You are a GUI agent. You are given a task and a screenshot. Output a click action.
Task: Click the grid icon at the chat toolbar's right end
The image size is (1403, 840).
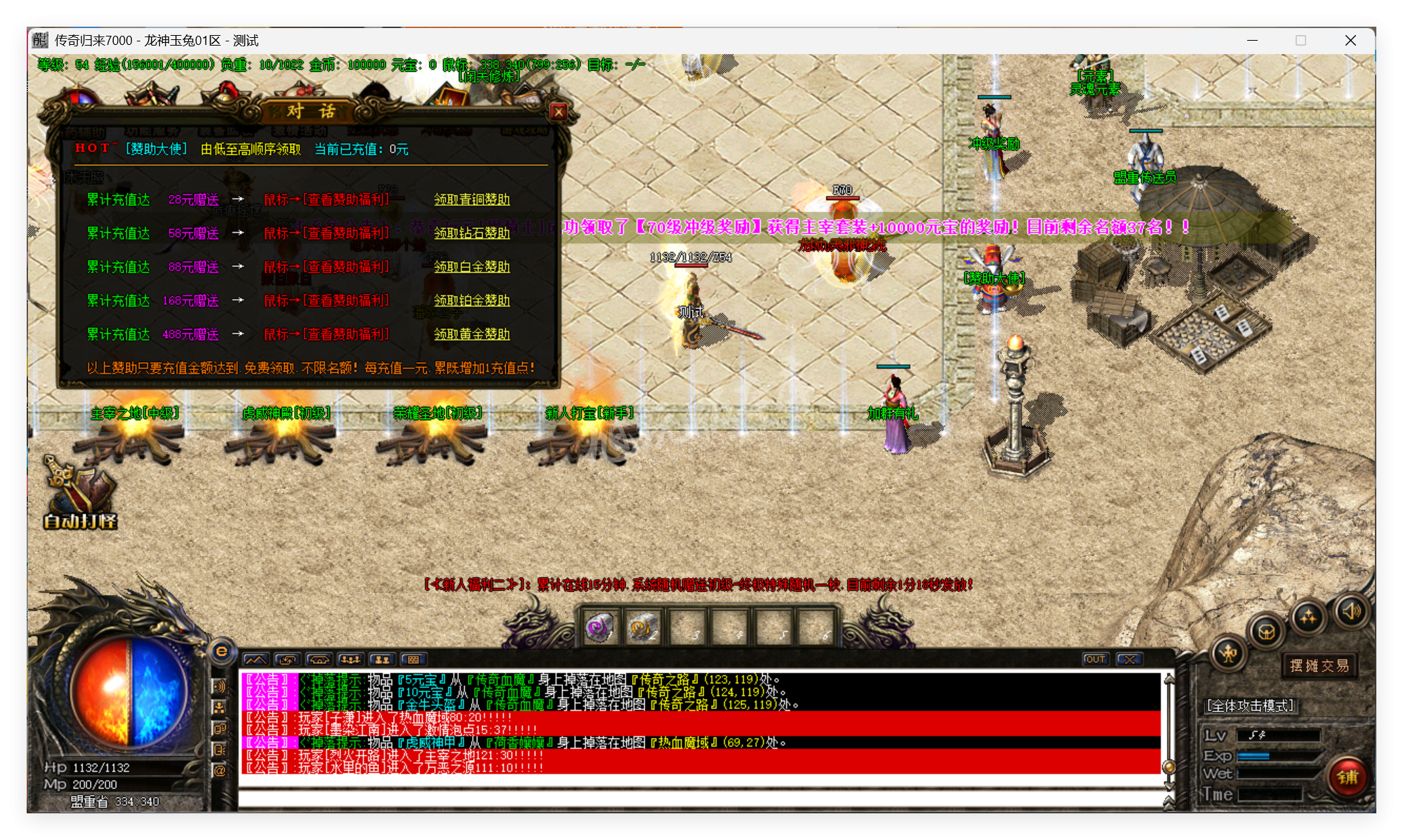414,660
